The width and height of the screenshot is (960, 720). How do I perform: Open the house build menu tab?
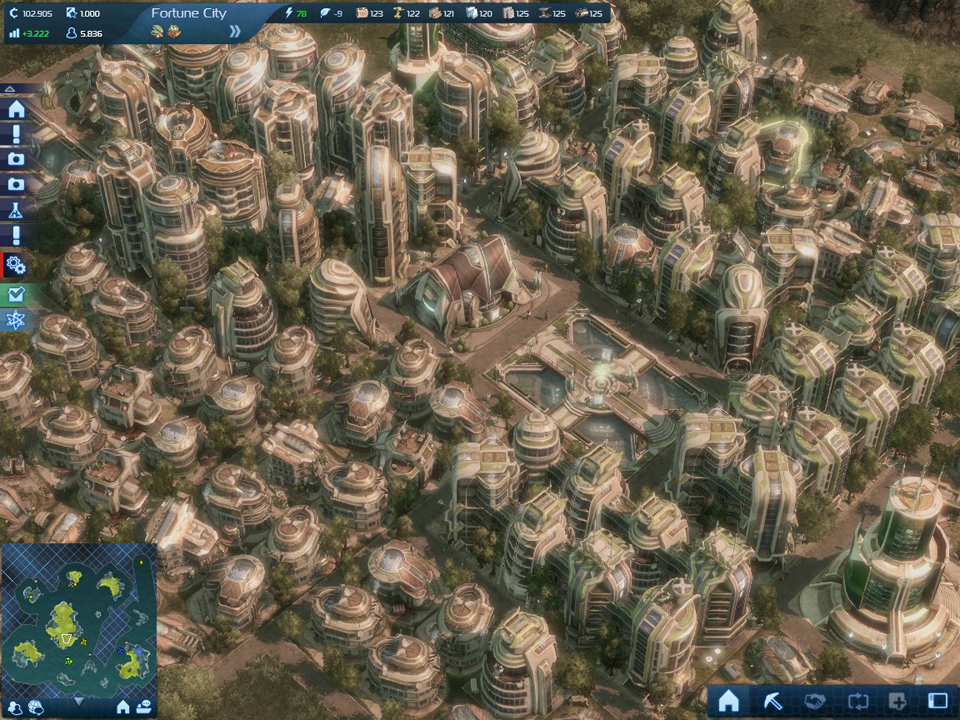[x=729, y=700]
